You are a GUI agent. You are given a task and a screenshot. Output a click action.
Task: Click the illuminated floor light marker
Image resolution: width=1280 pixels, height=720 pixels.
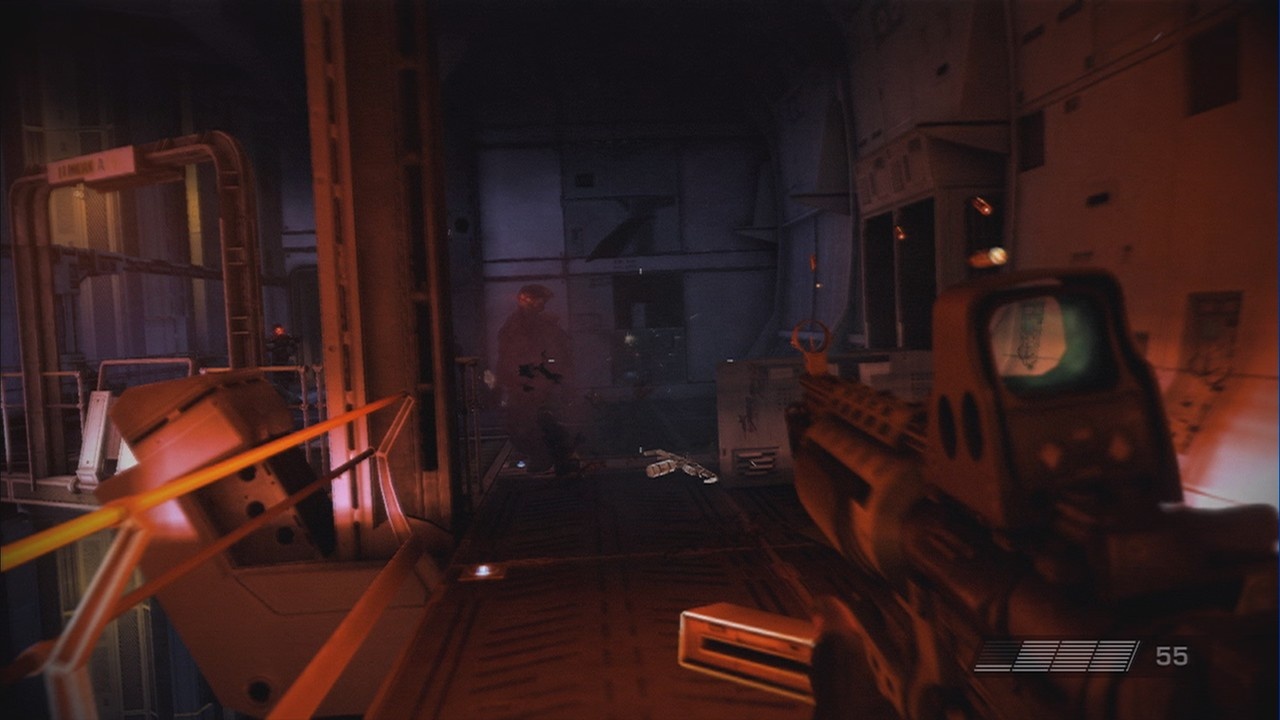pos(485,568)
